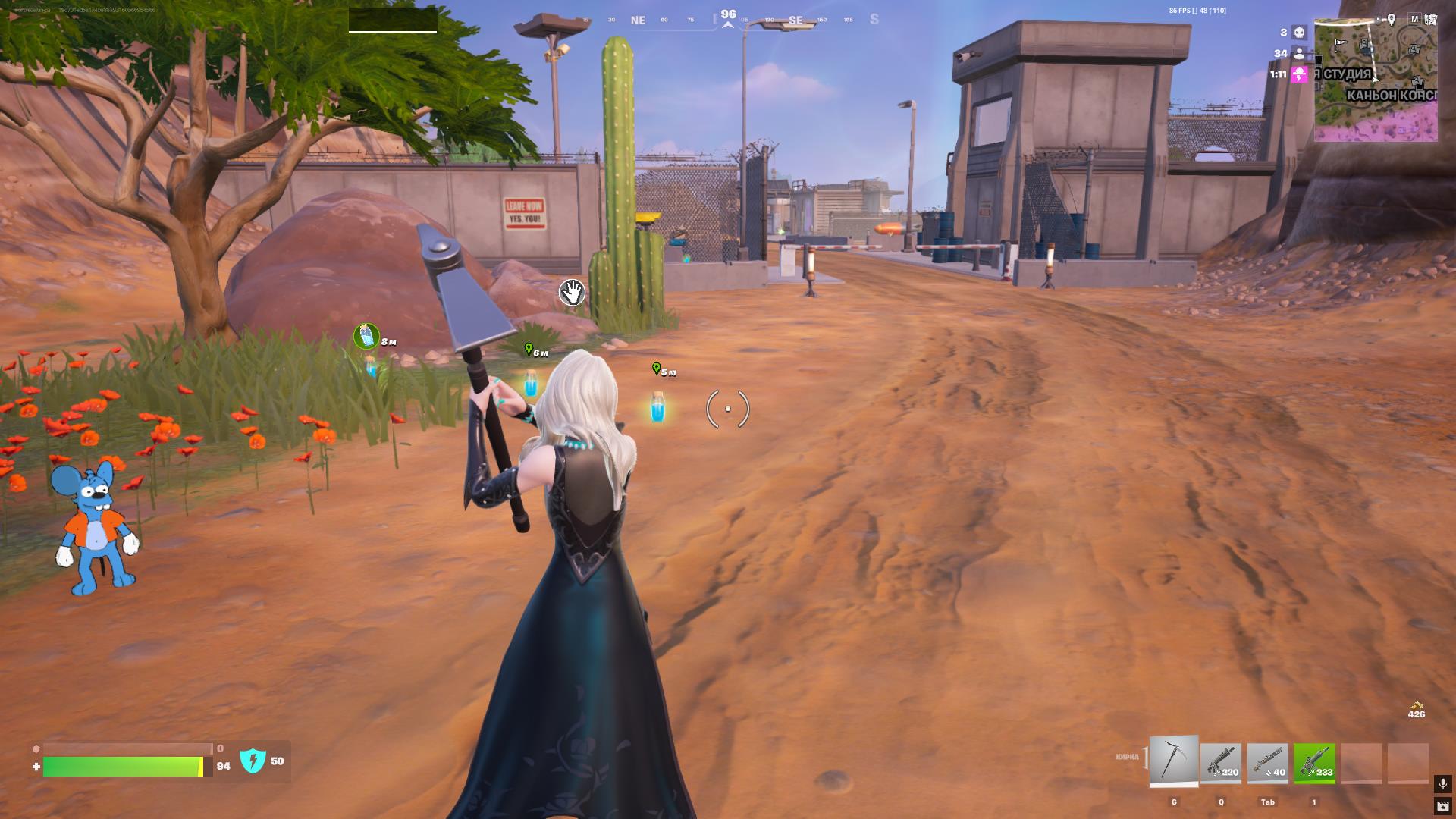1456x819 pixels.
Task: Click the skull eliminations counter icon
Action: (x=1299, y=33)
